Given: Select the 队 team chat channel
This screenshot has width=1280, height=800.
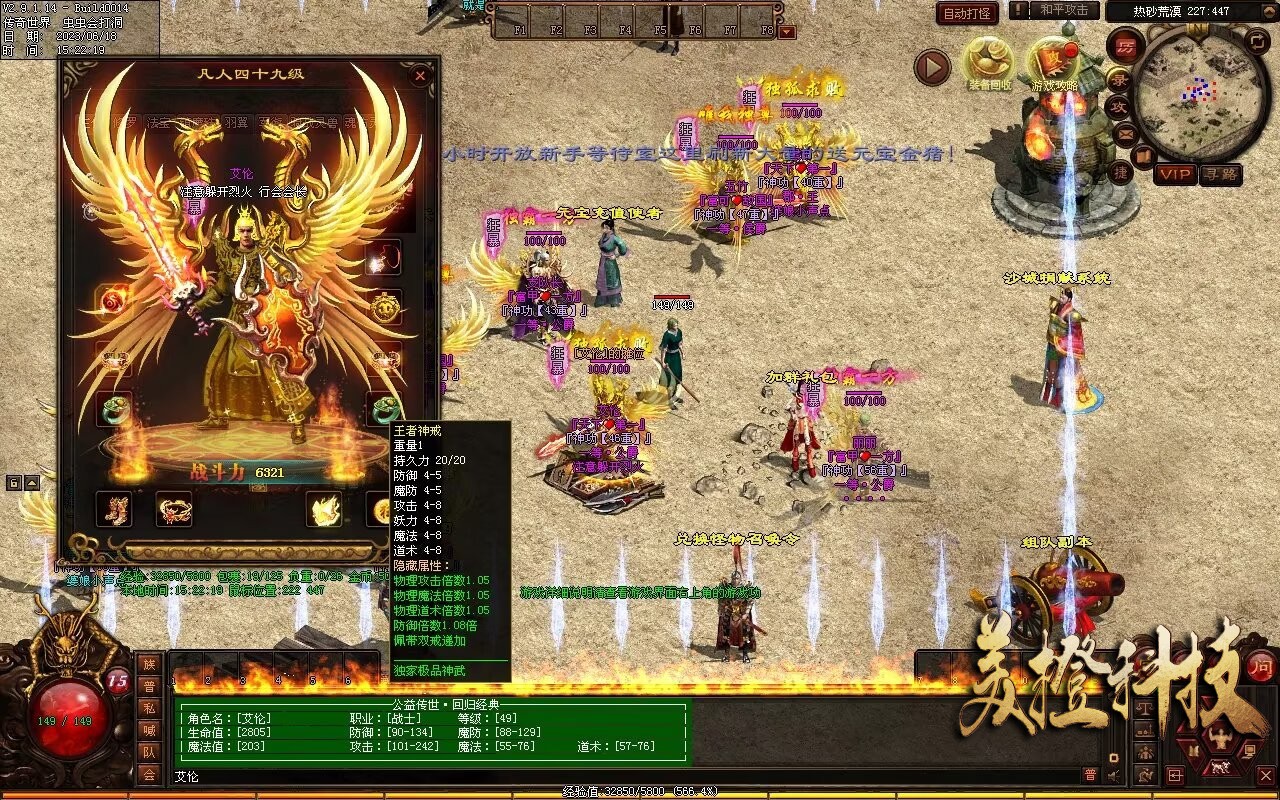Looking at the screenshot, I should coord(149,752).
